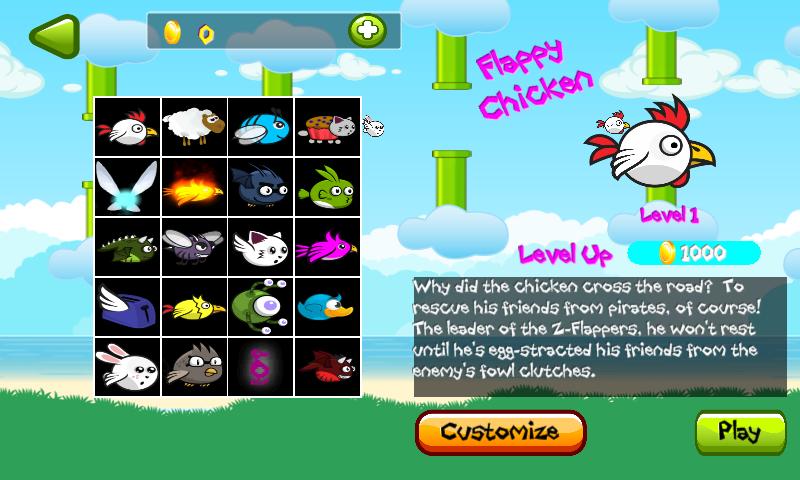Screen dimensions: 800x480
Task: Open the Customize menu
Action: pos(500,432)
